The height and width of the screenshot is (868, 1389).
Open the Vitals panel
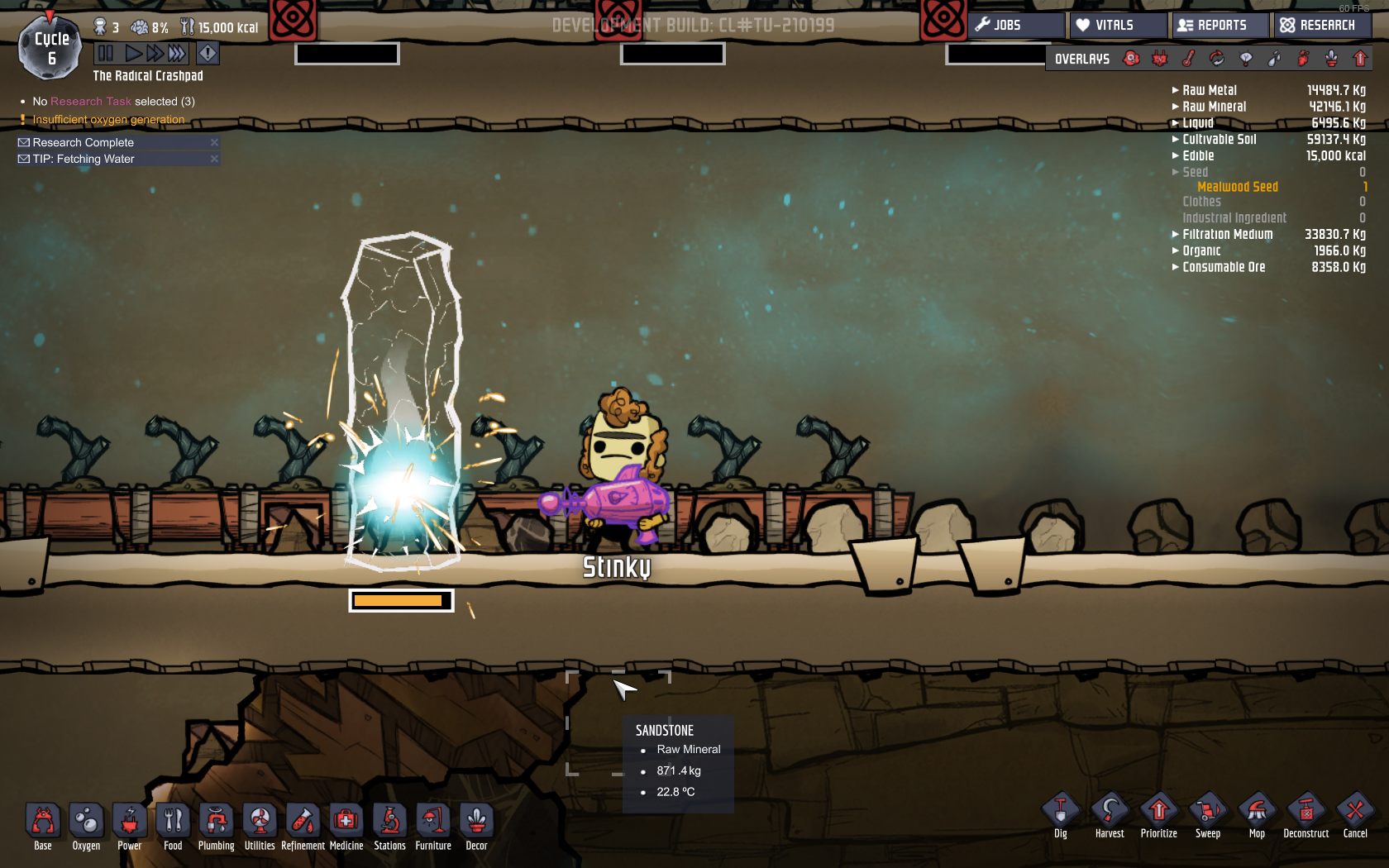click(x=1116, y=25)
